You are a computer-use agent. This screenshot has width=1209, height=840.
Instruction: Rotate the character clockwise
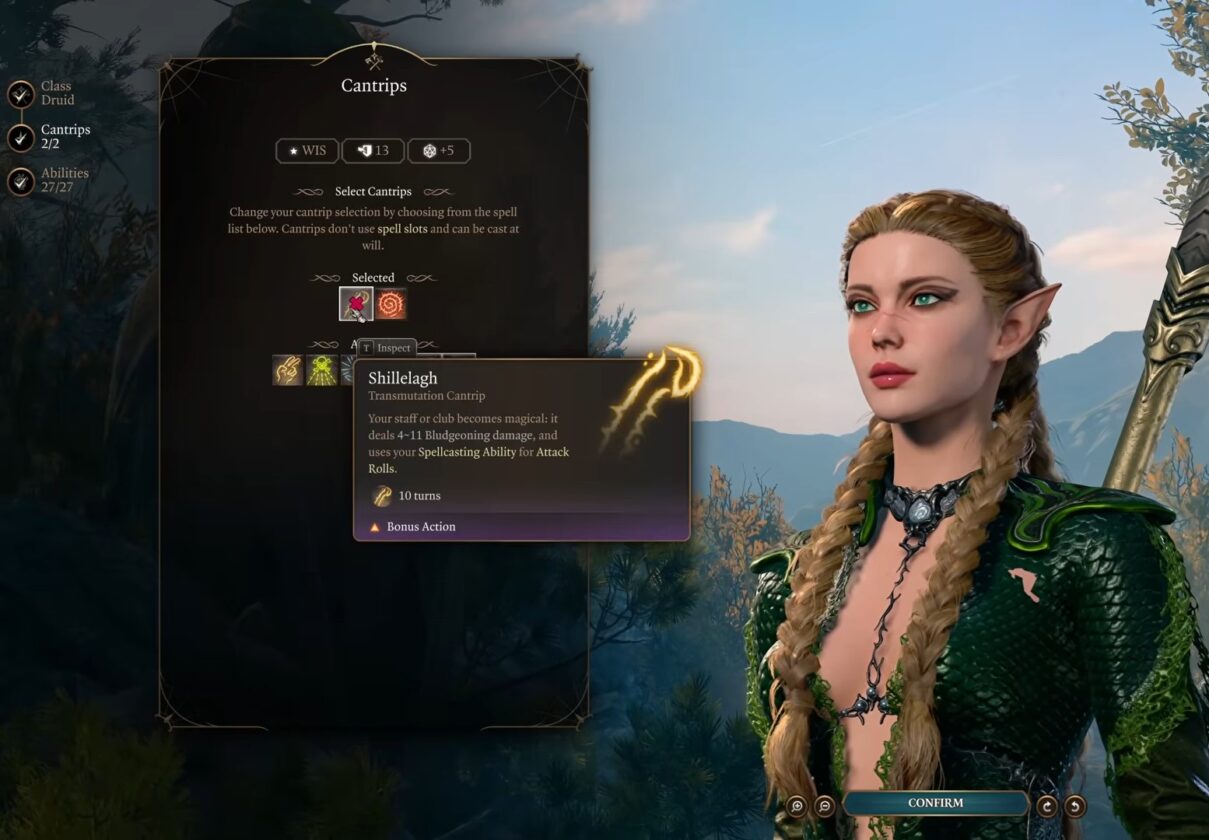pos(1048,805)
